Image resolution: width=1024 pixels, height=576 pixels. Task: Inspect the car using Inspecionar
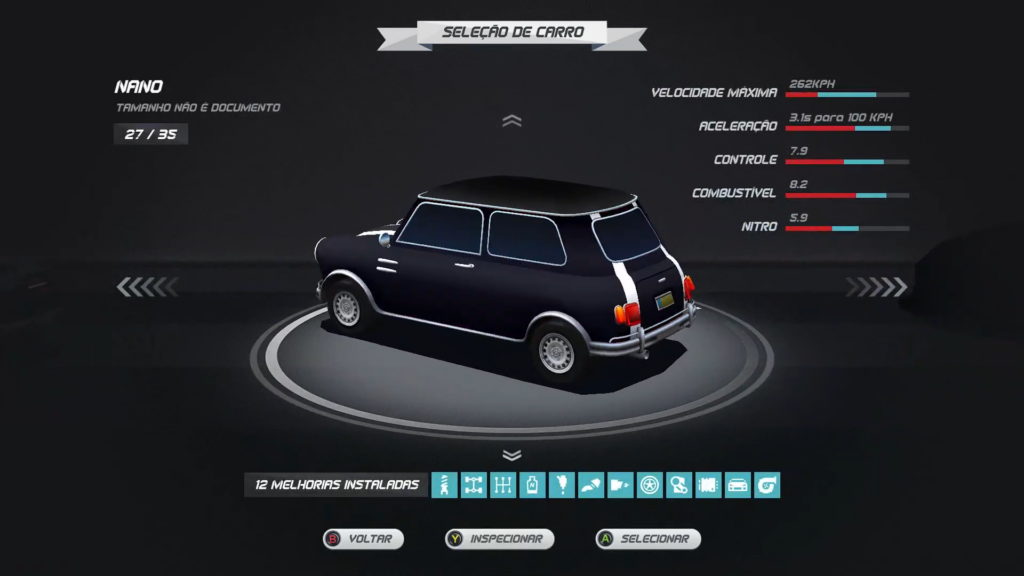point(500,539)
